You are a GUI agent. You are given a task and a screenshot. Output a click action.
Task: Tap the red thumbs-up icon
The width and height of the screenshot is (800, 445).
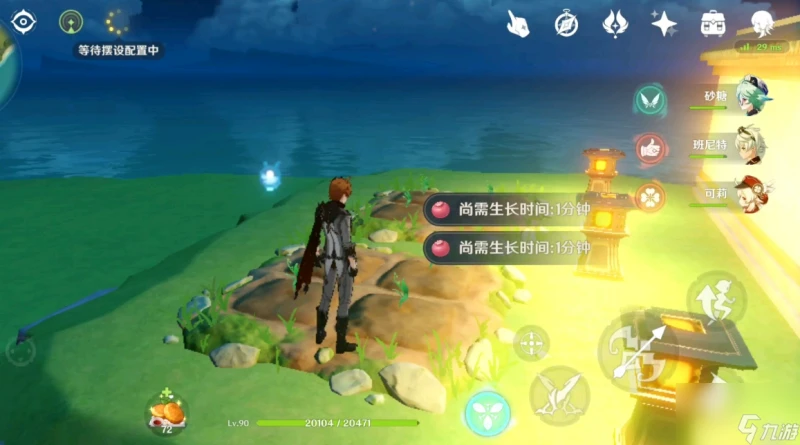(x=650, y=147)
